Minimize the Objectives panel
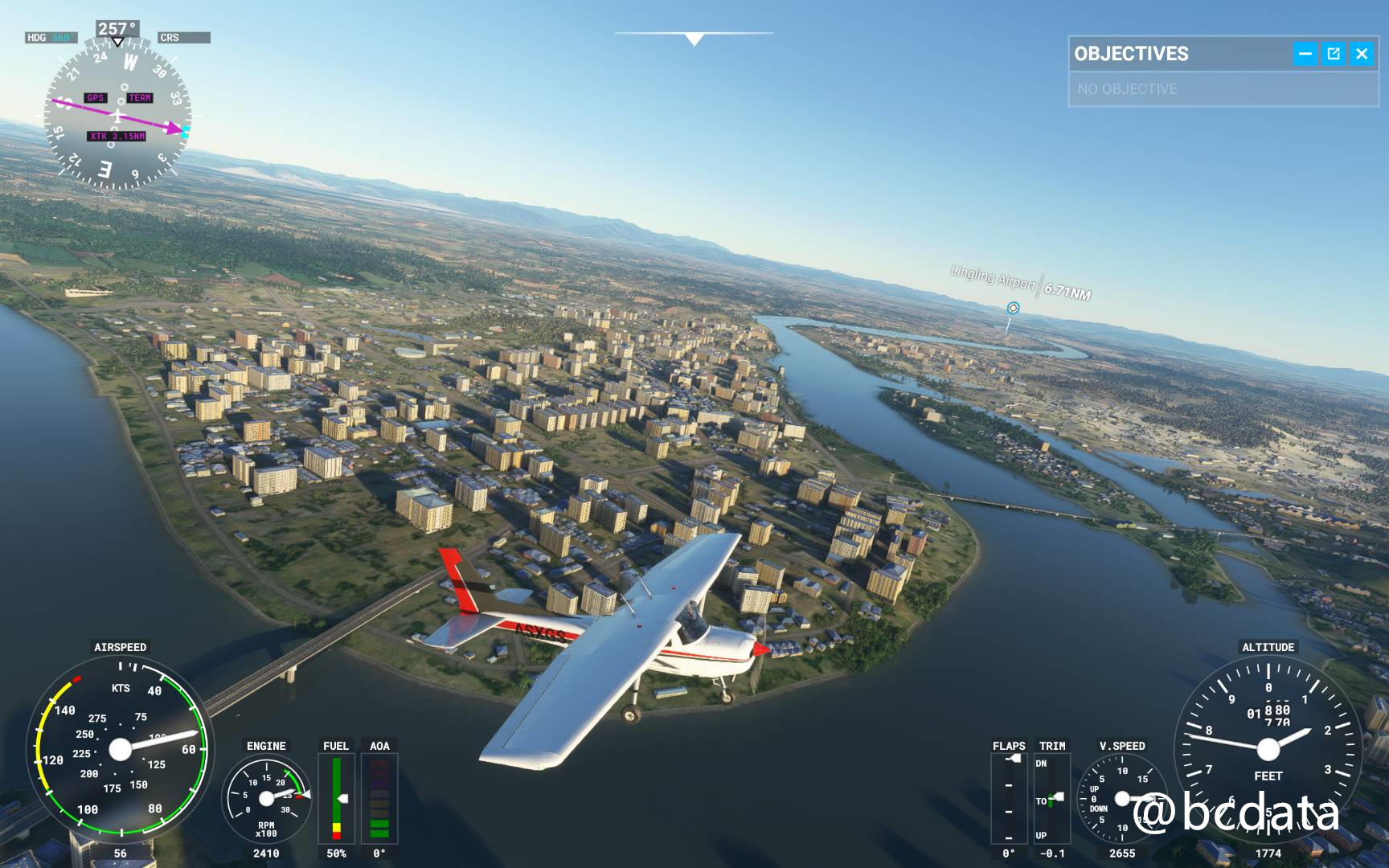1389x868 pixels. coord(1305,54)
